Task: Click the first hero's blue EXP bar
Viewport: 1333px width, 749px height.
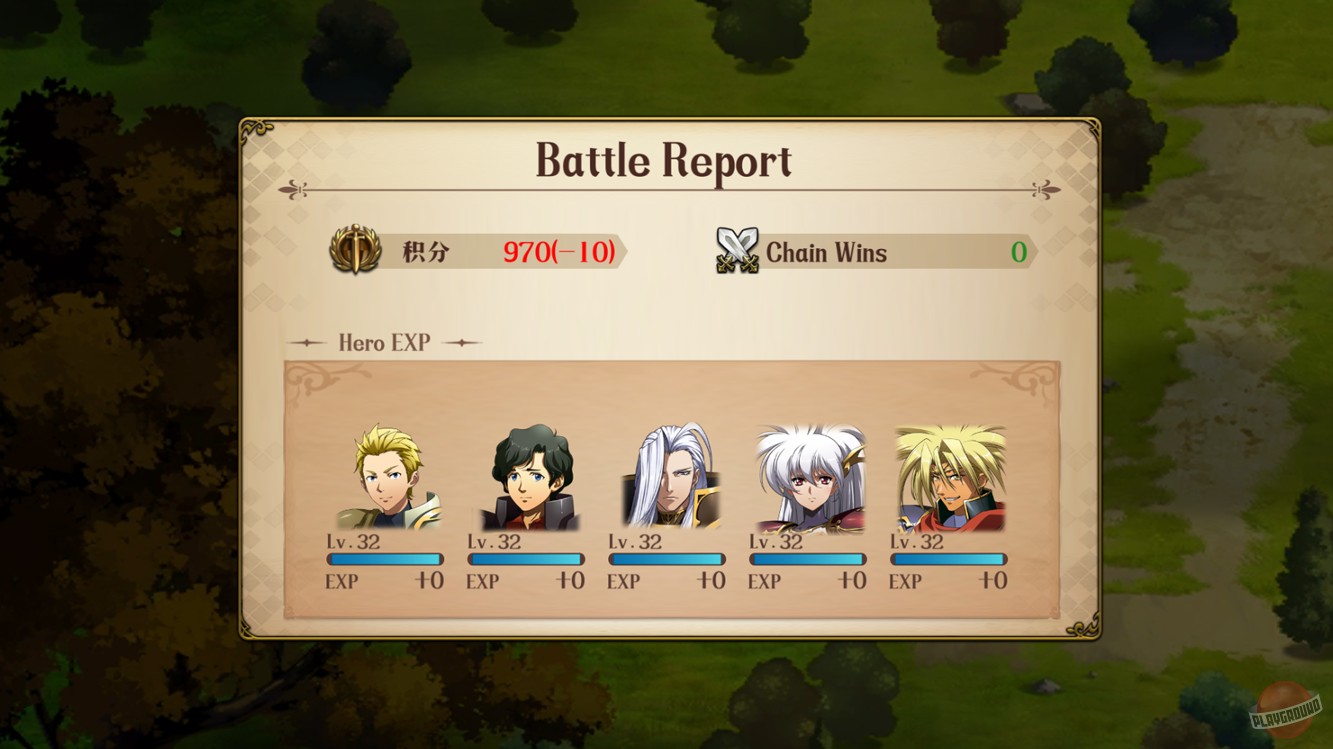Action: pos(386,559)
